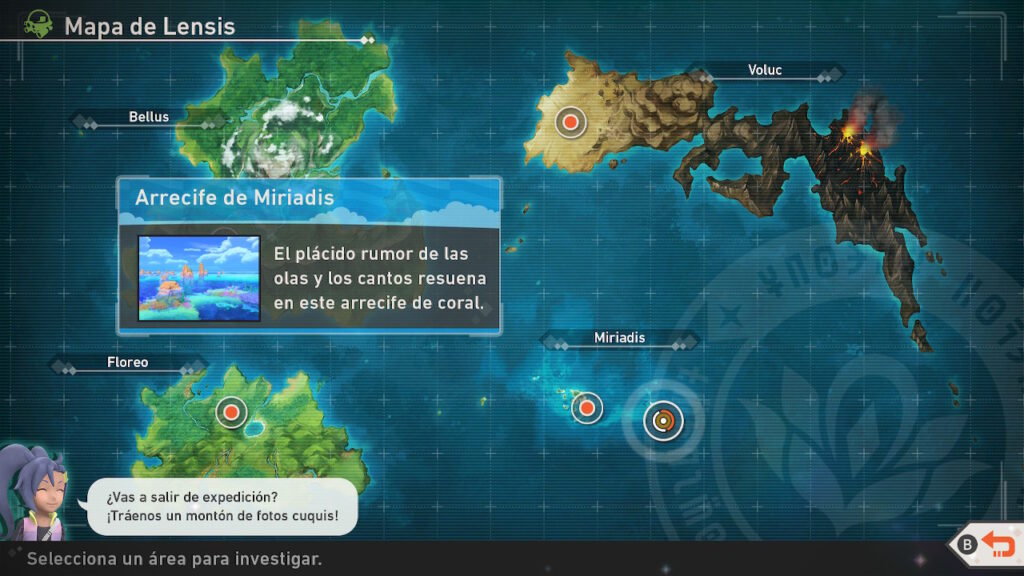Choose the Floreo island area marker
The height and width of the screenshot is (576, 1024).
pyautogui.click(x=231, y=411)
